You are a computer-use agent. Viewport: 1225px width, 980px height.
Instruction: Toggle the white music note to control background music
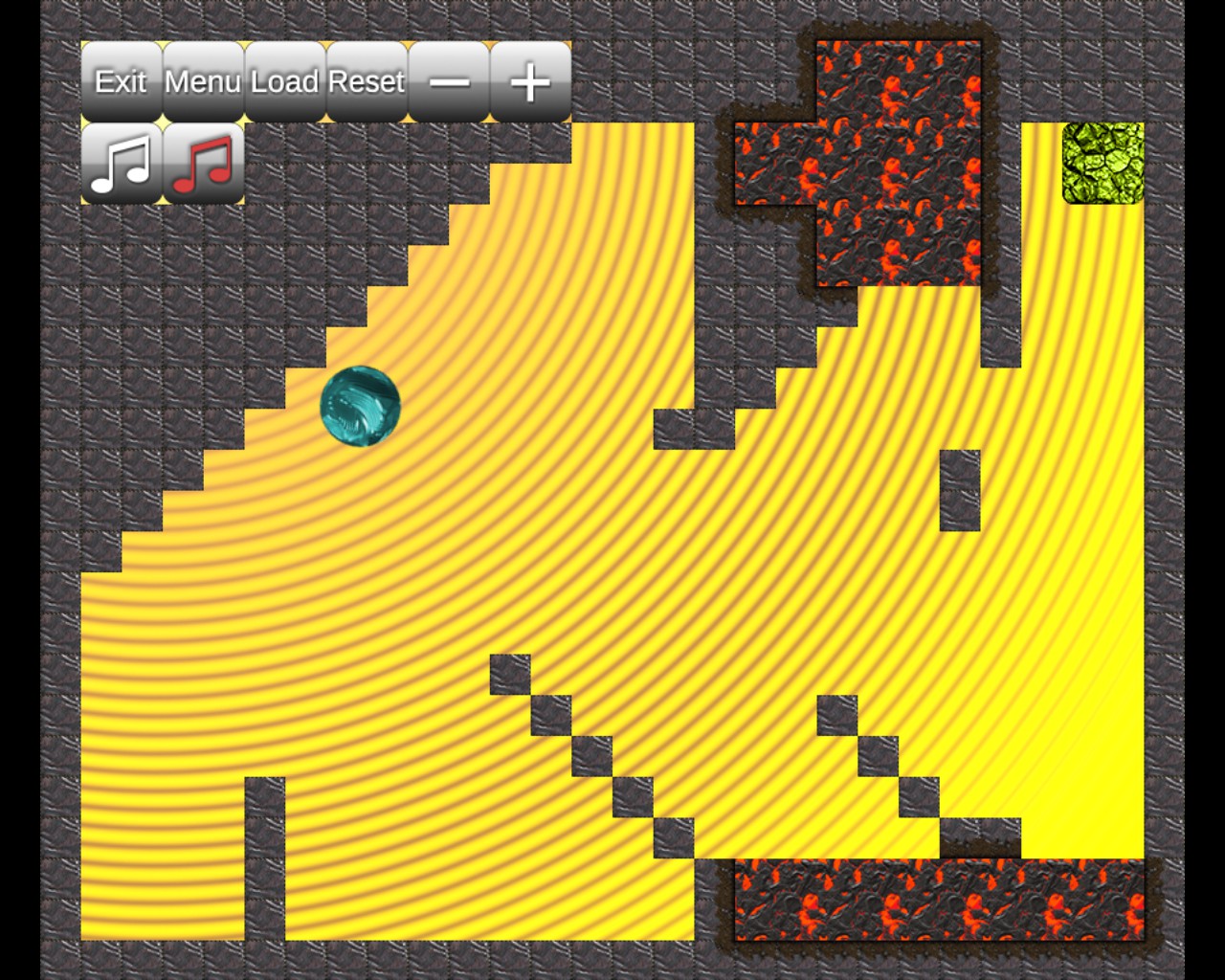[122, 163]
